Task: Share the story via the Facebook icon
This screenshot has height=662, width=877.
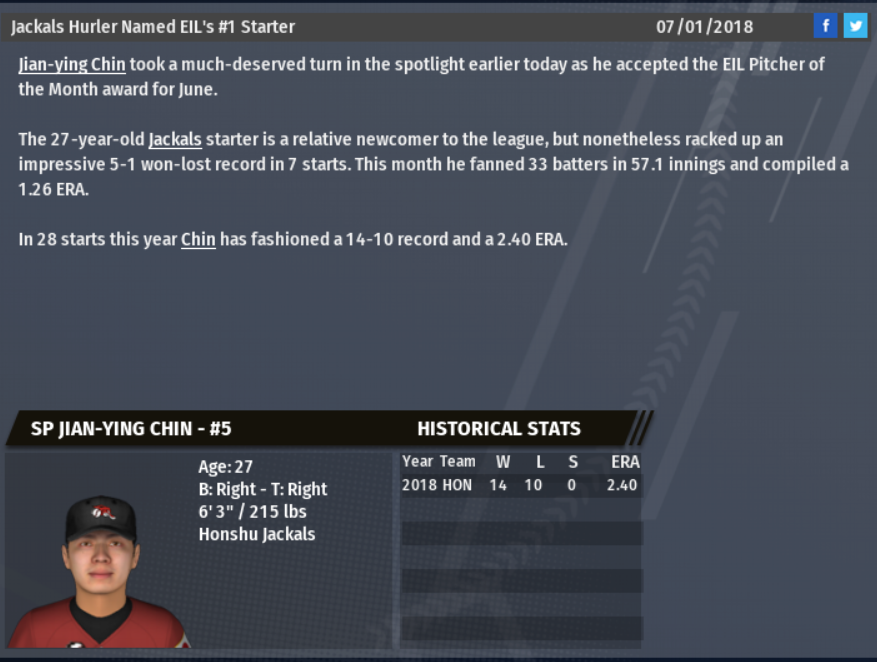Action: (x=825, y=26)
